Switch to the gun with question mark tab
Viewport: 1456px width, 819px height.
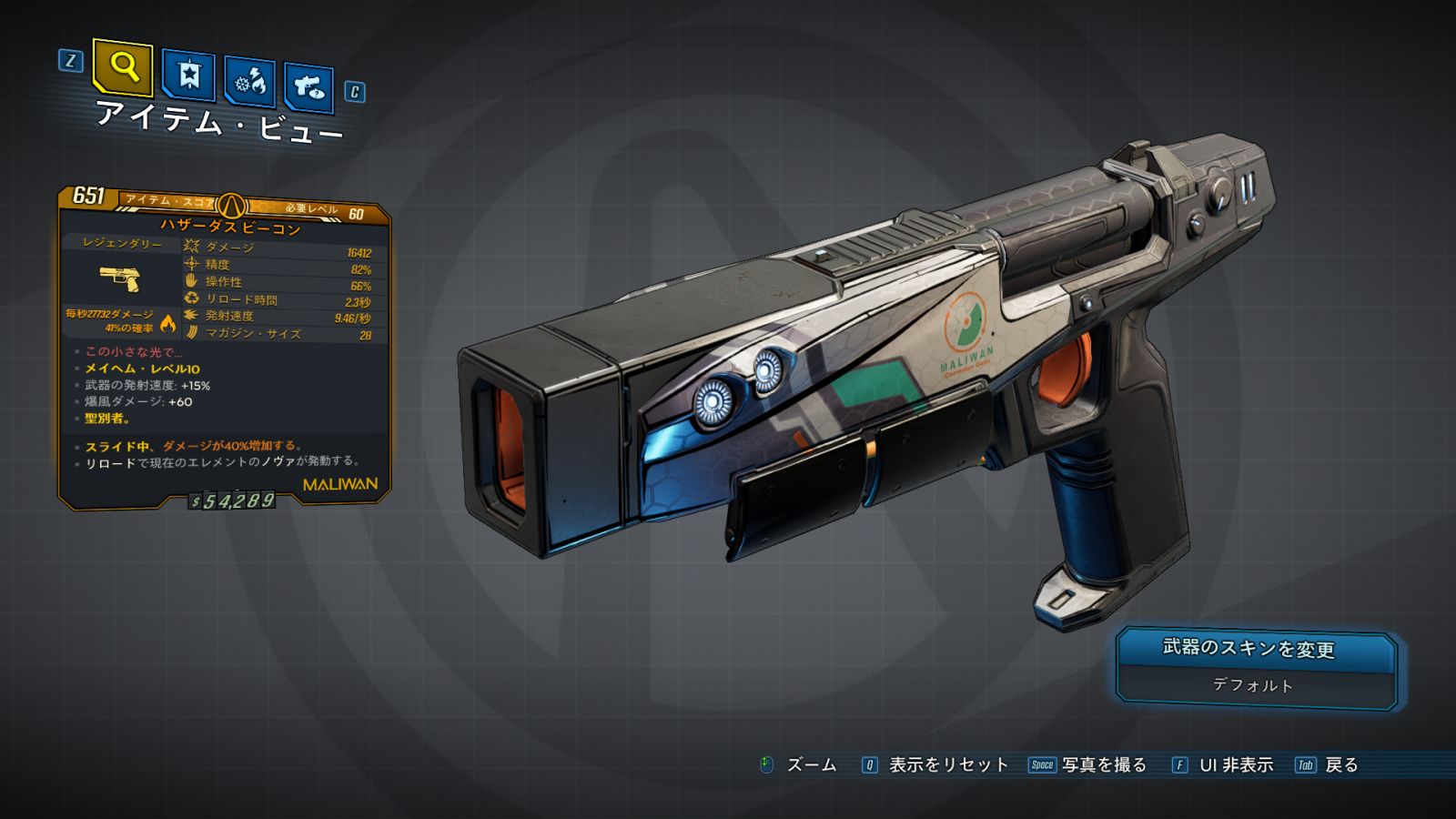point(308,87)
